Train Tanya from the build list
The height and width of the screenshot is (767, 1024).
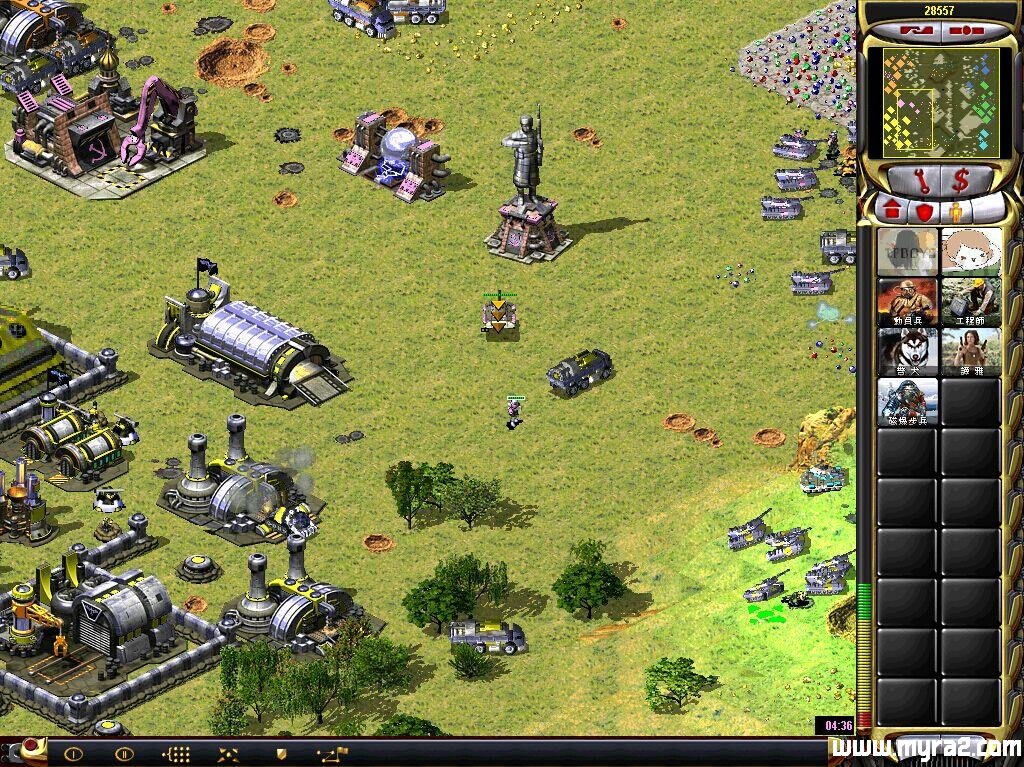970,352
